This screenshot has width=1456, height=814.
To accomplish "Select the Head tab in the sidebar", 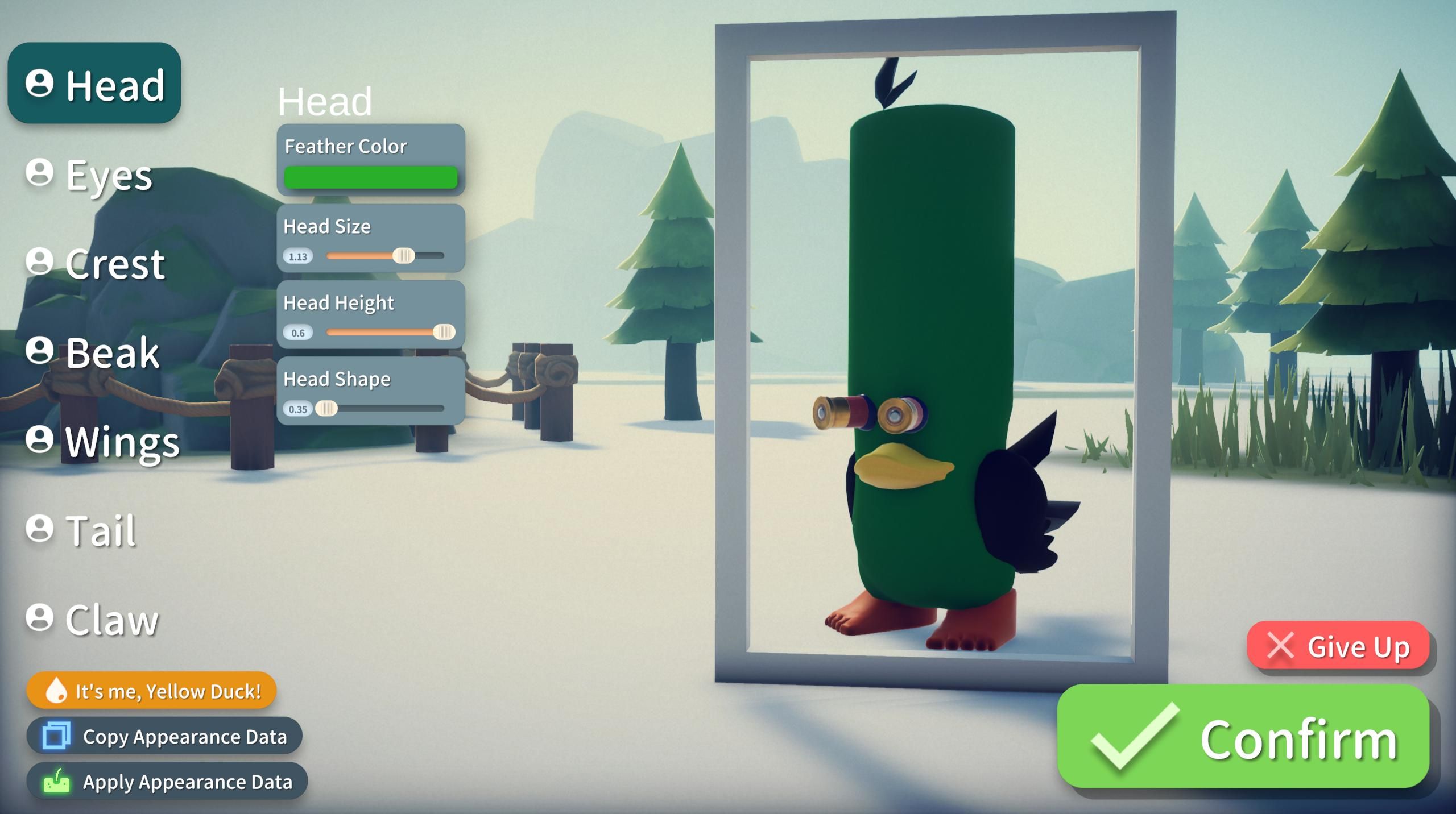I will tap(94, 85).
